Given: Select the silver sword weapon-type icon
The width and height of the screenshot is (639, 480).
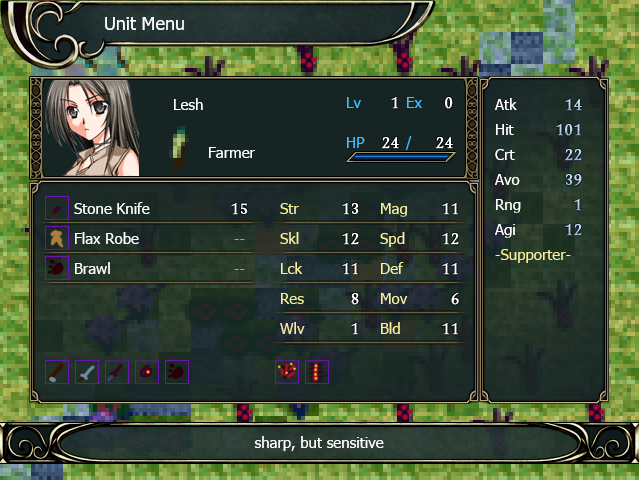Looking at the screenshot, I should 88,372.
